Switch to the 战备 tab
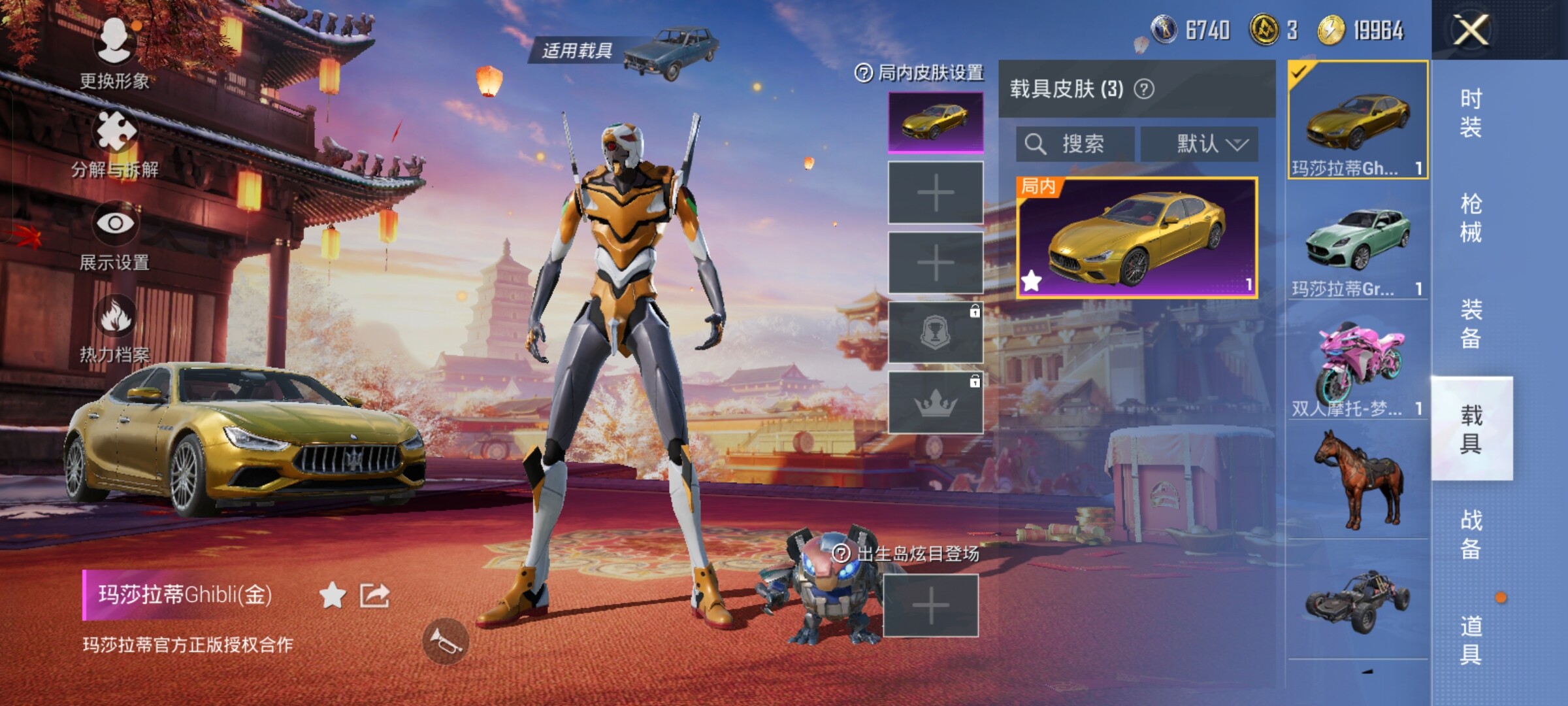This screenshot has width=1568, height=706. tap(1471, 534)
